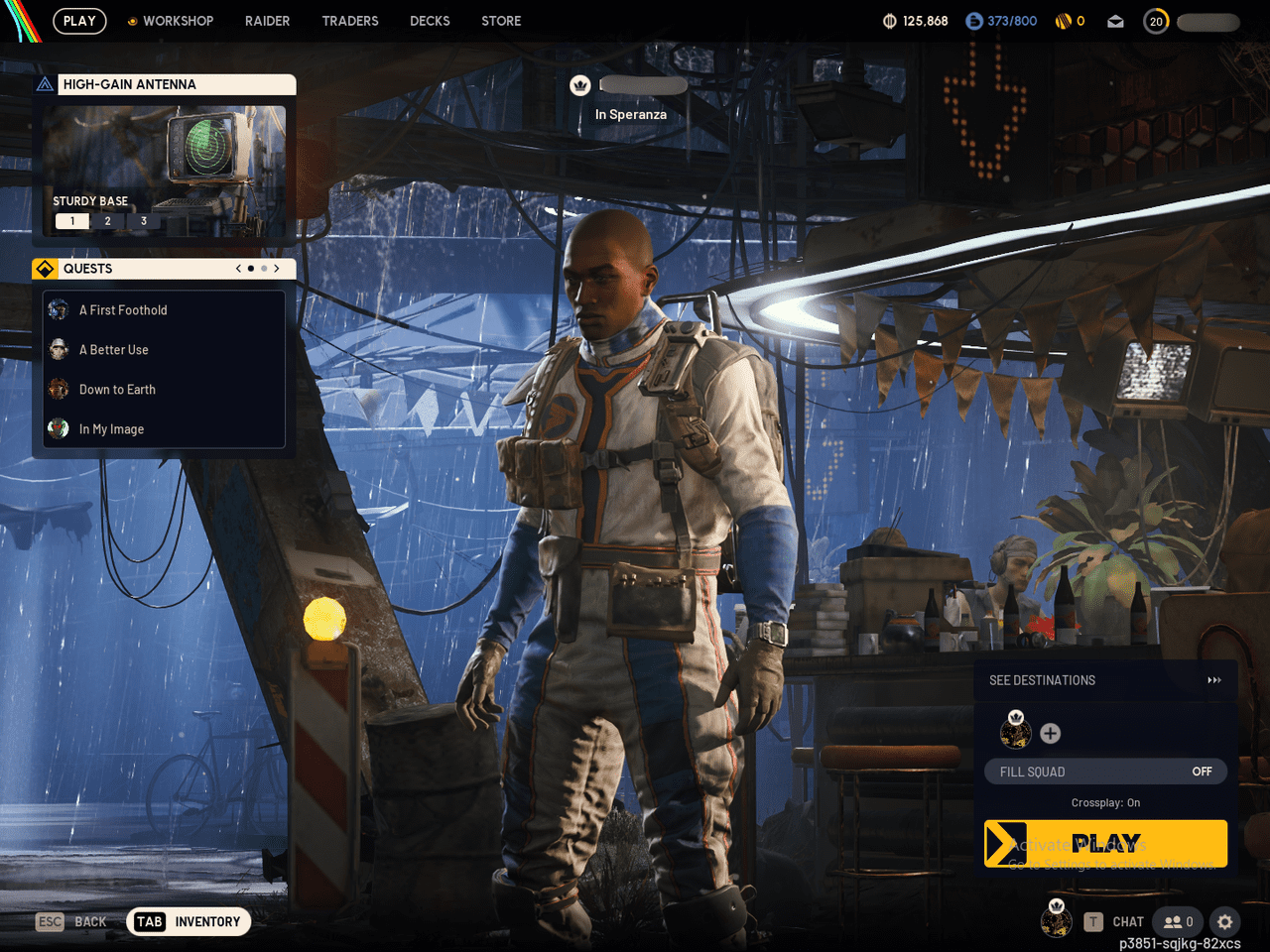
Task: Click the players online counter icon
Action: pos(1177,921)
